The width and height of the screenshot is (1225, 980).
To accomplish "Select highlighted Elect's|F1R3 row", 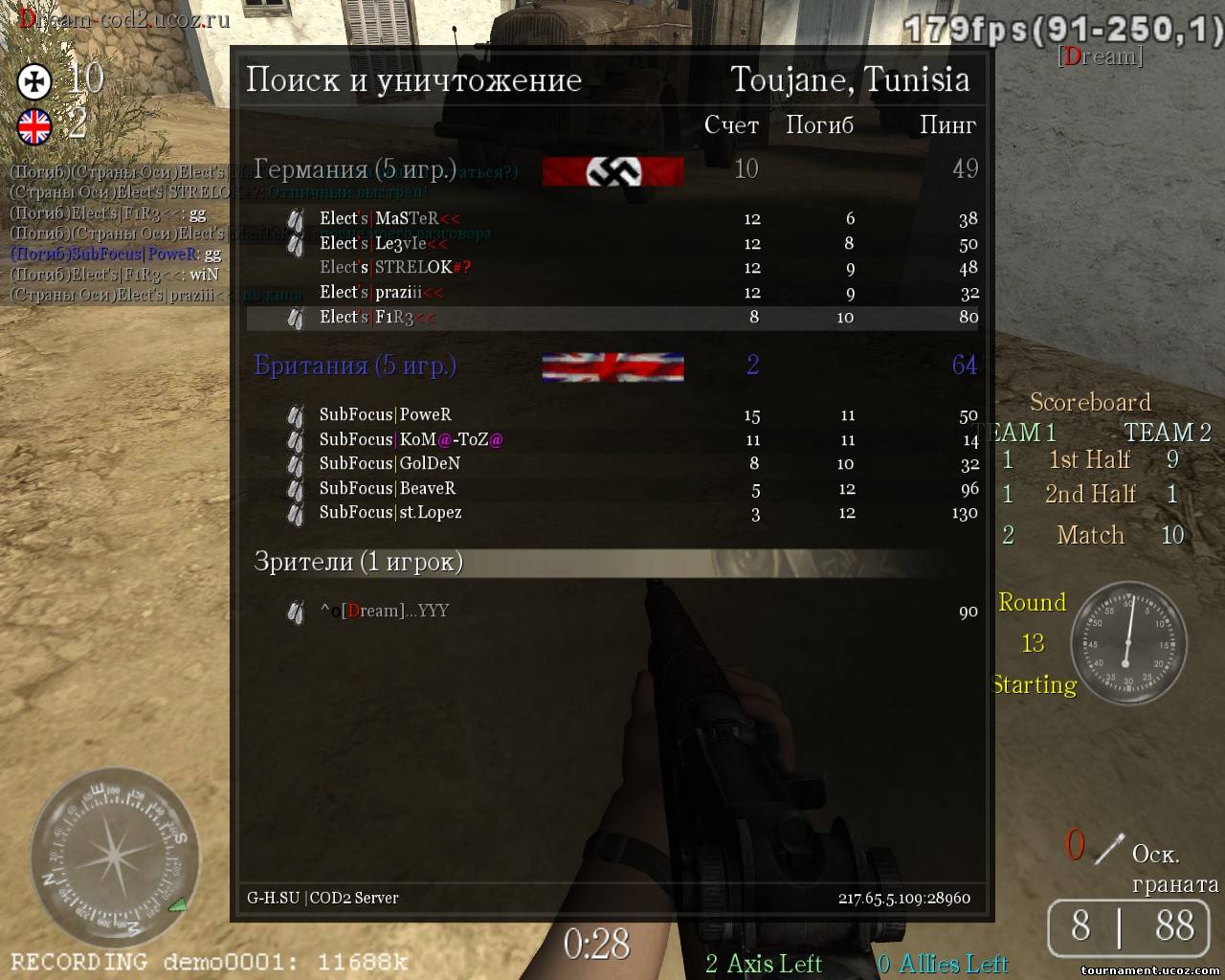I will [612, 318].
